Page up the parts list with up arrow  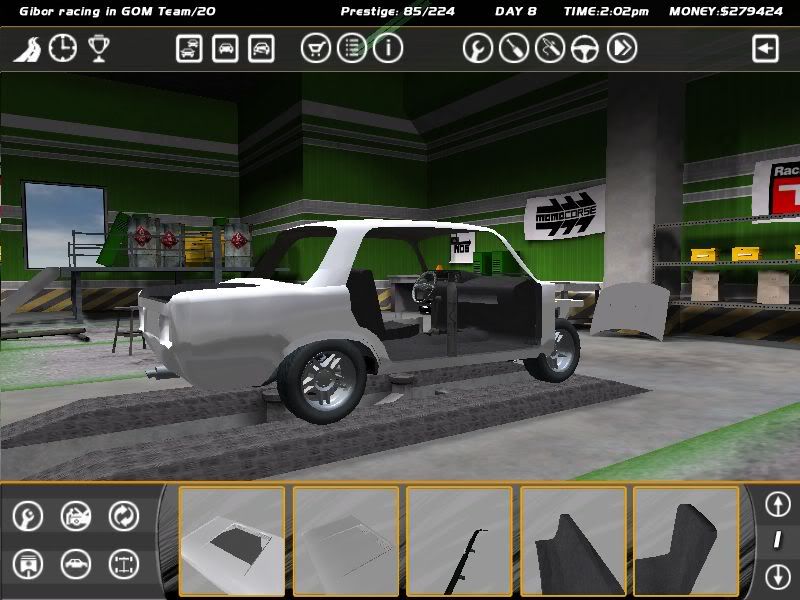(777, 503)
